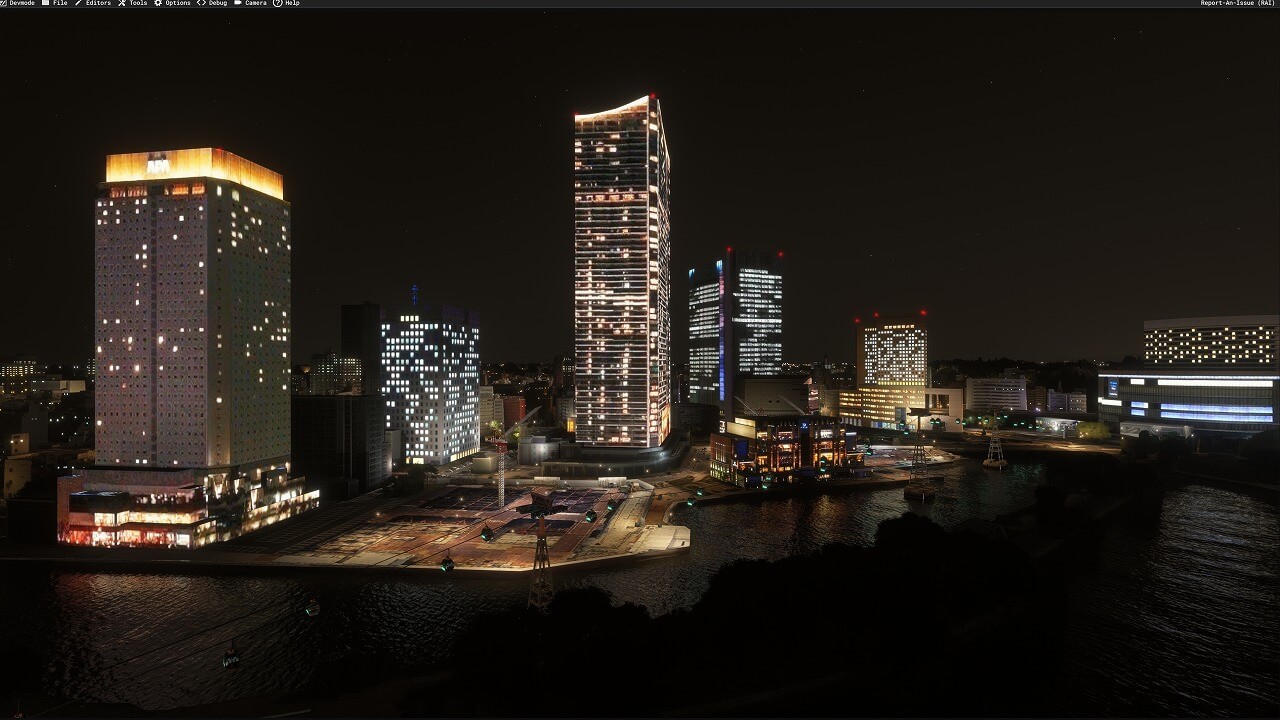
Task: Open the File menu
Action: [55, 3]
